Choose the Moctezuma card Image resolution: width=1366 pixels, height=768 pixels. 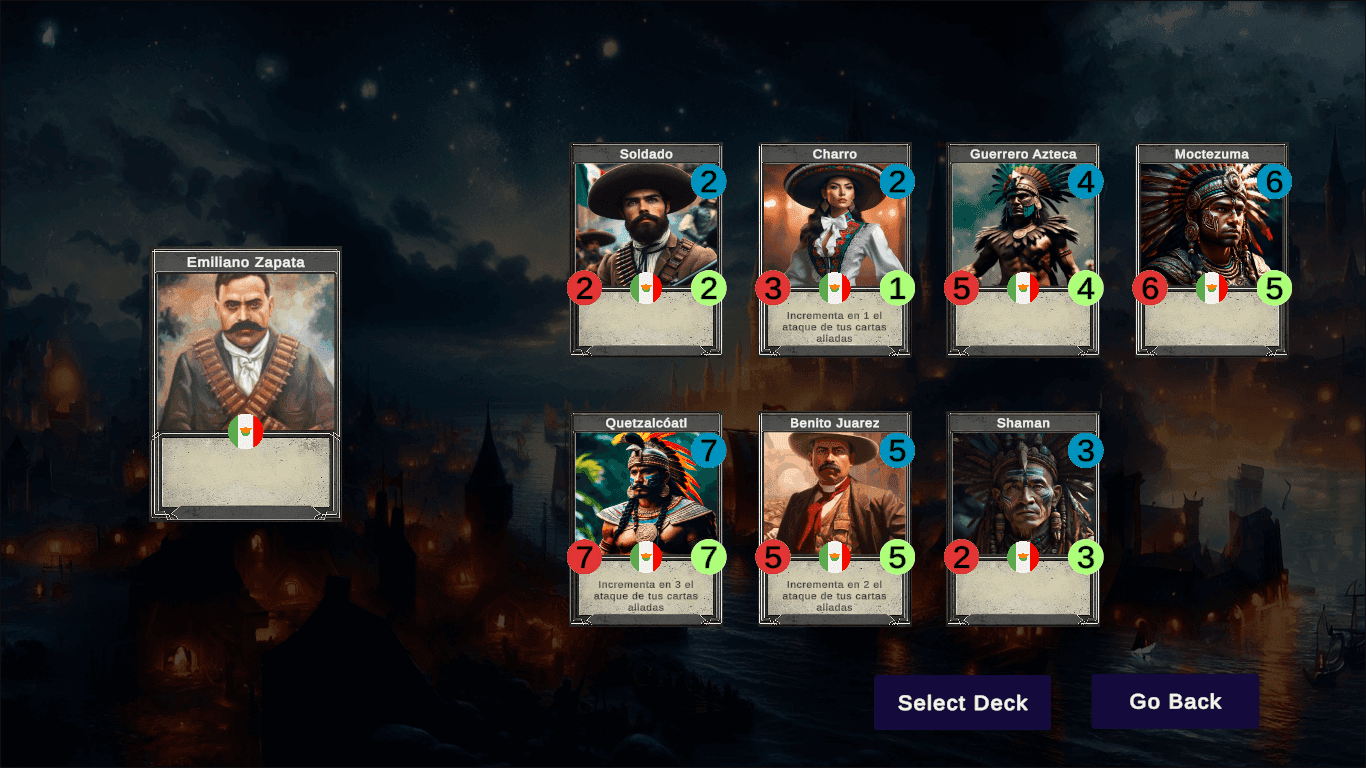tap(1211, 249)
